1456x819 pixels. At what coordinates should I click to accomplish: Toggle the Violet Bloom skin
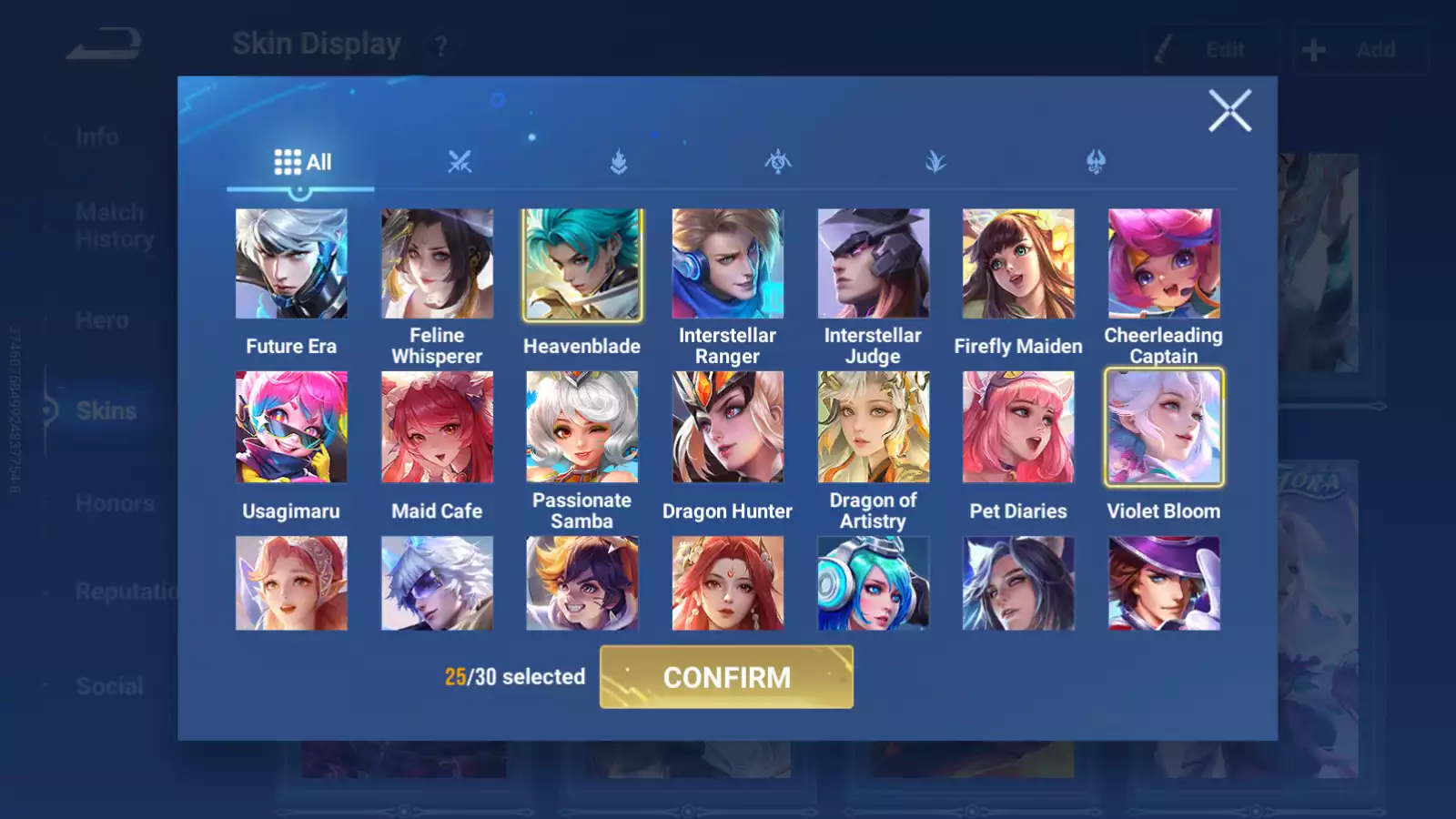pyautogui.click(x=1164, y=427)
